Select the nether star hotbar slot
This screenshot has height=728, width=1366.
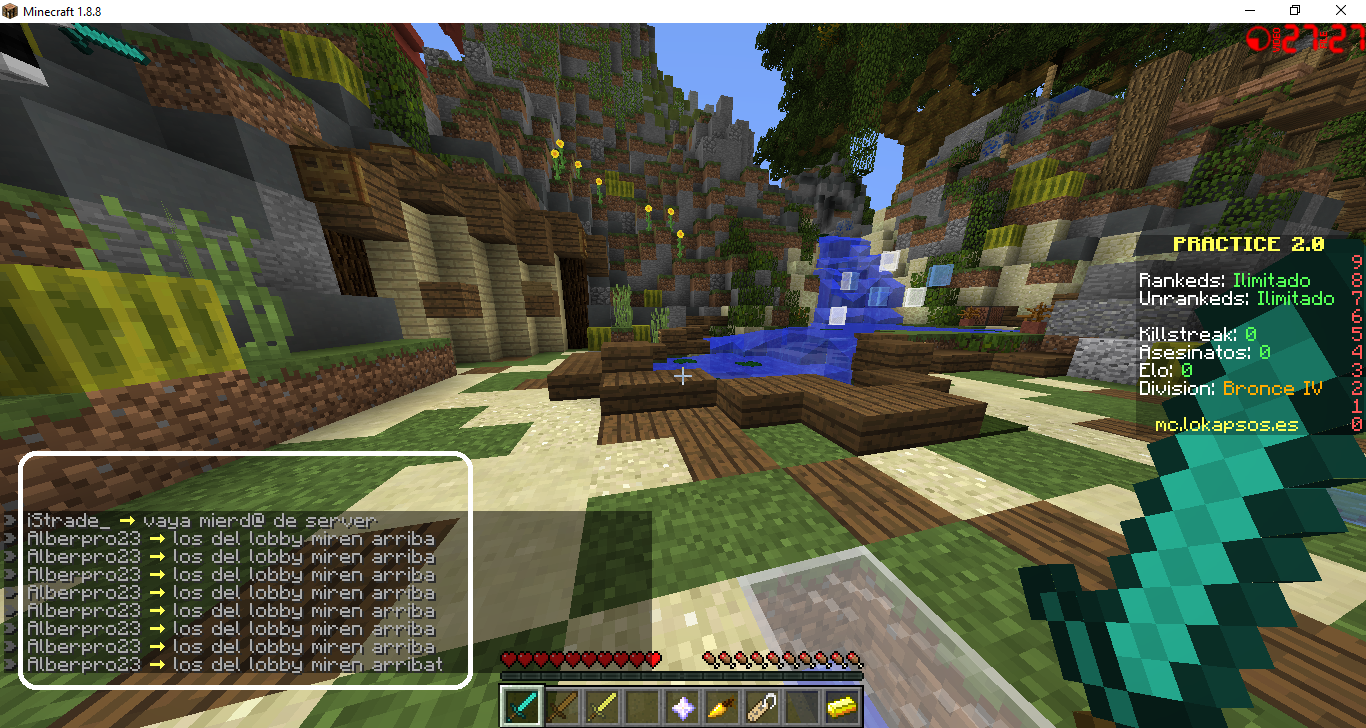point(682,706)
